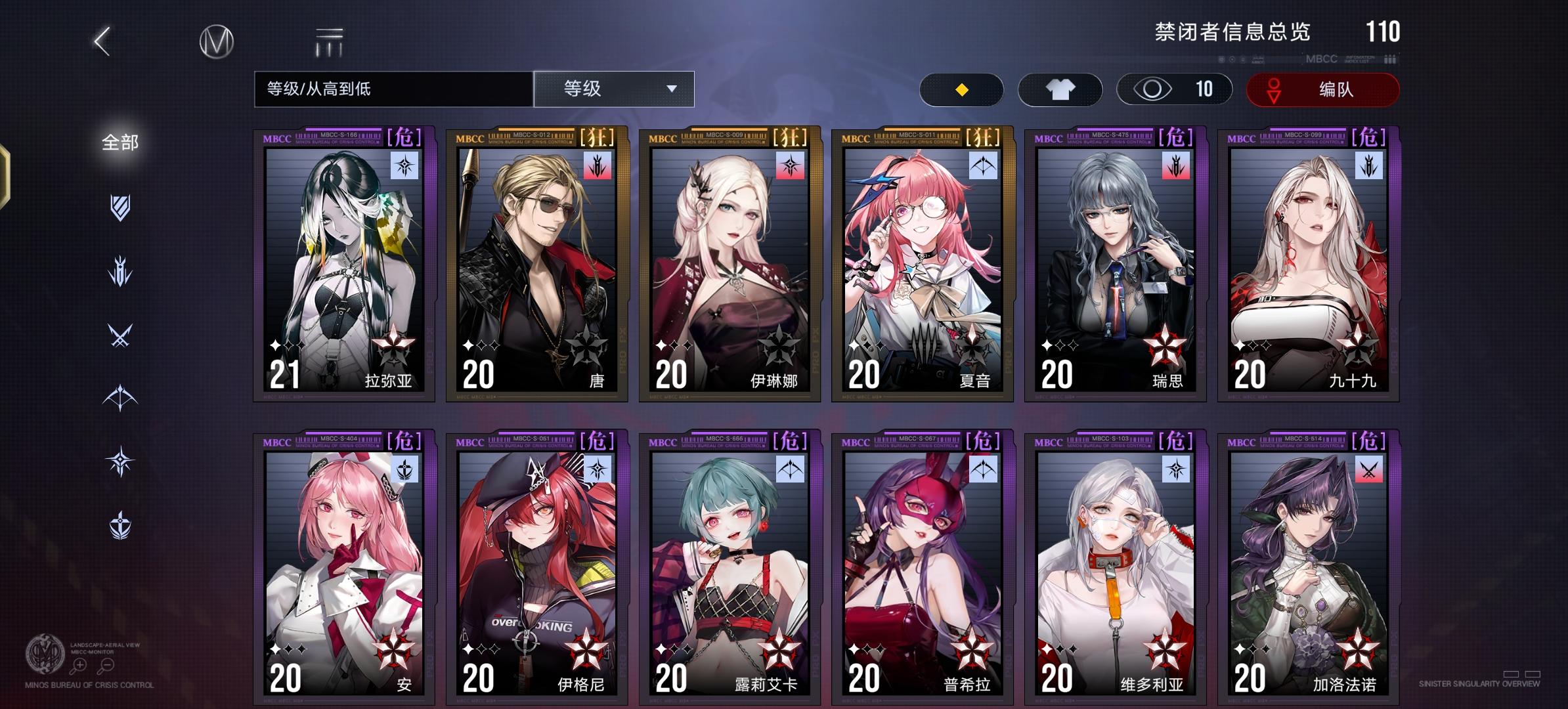The height and width of the screenshot is (709, 1568).
Task: Select the crossed swords class filter
Action: [121, 335]
